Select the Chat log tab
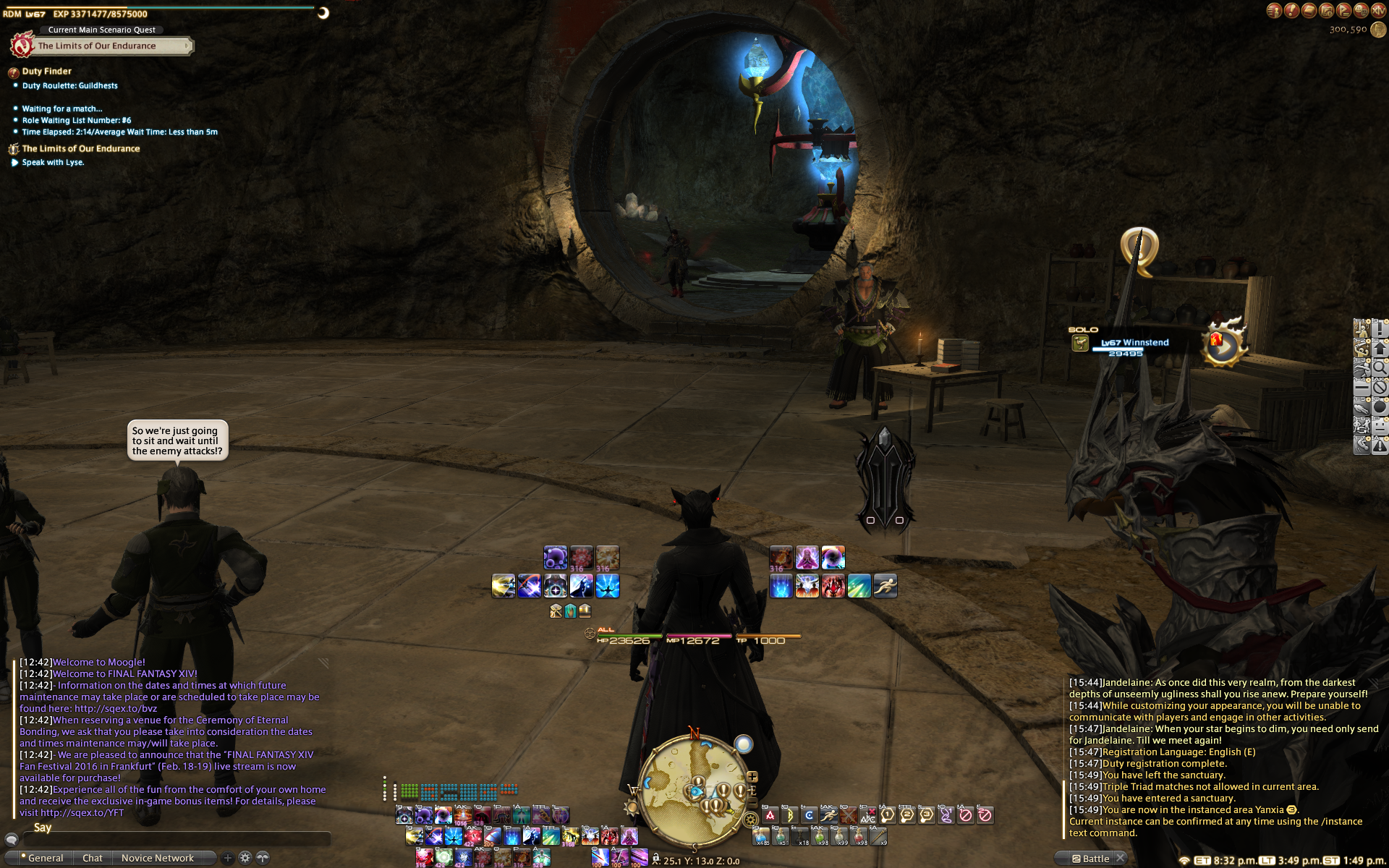1389x868 pixels. tap(92, 858)
